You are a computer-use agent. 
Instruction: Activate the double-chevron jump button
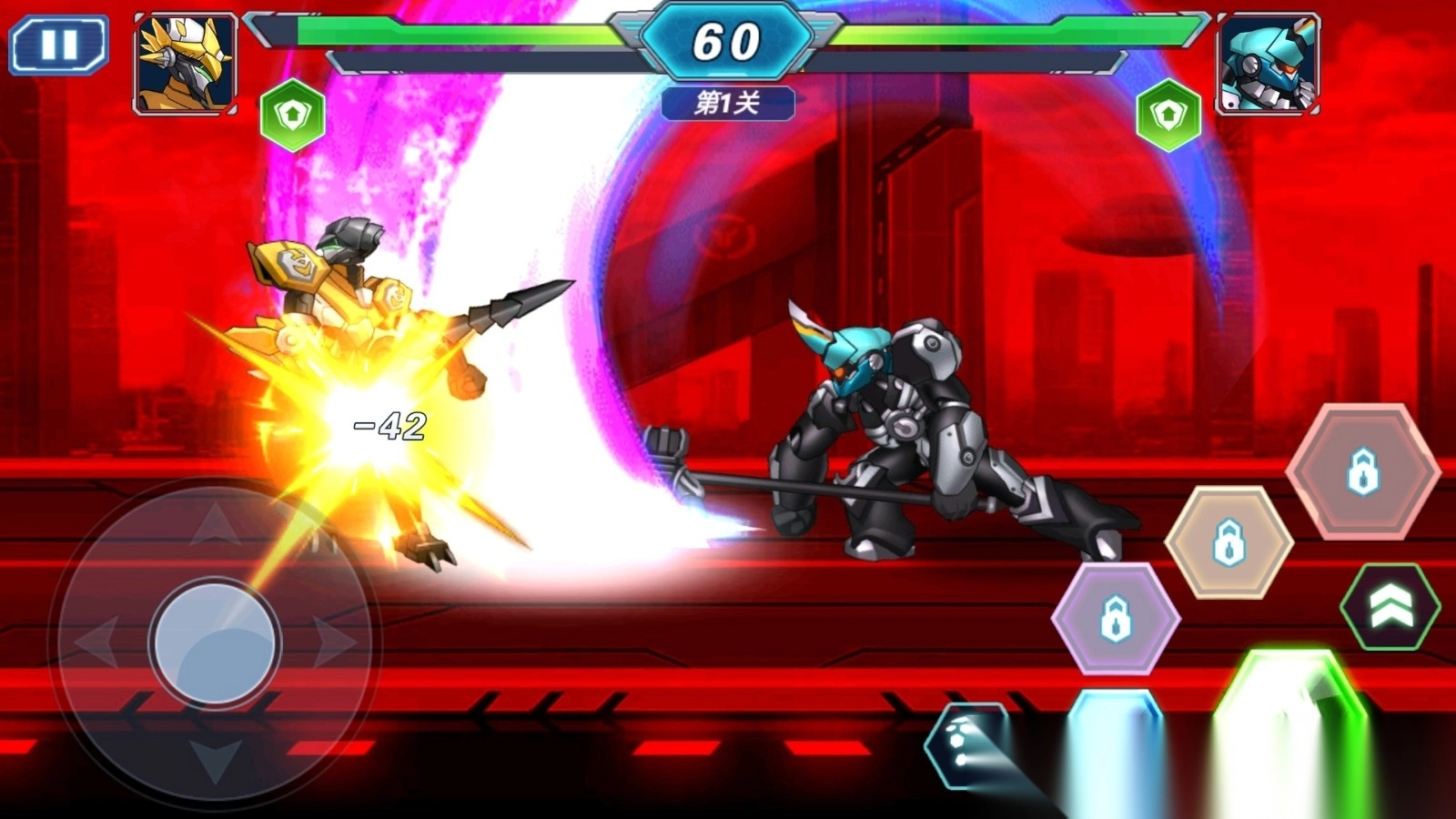pyautogui.click(x=1390, y=606)
